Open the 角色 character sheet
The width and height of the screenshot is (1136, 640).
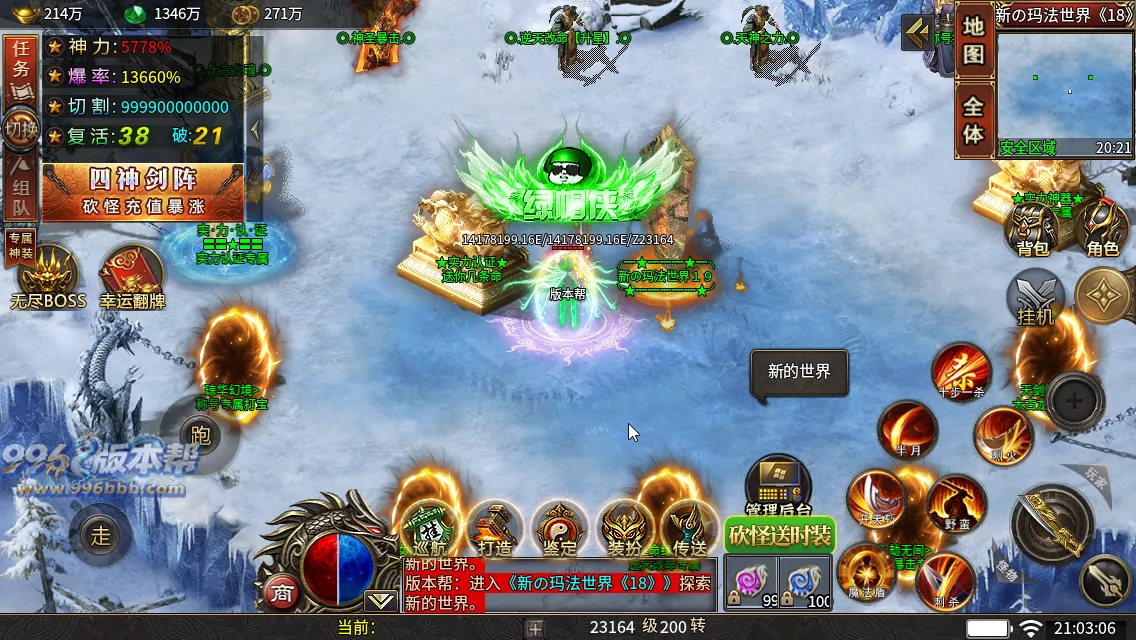[1102, 229]
